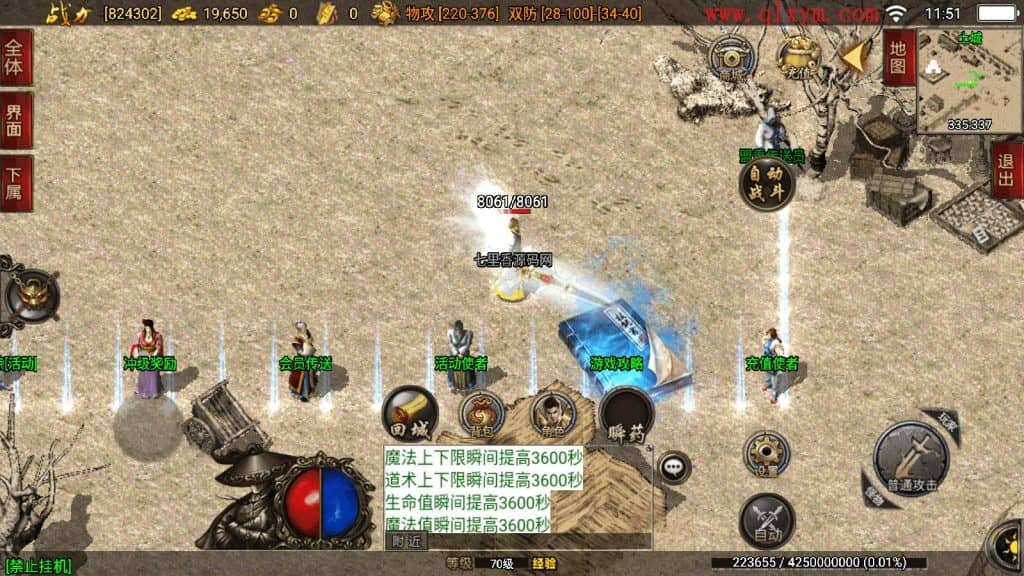The height and width of the screenshot is (576, 1024).
Task: Tap the 瞬药 instant potion slot
Action: (626, 413)
